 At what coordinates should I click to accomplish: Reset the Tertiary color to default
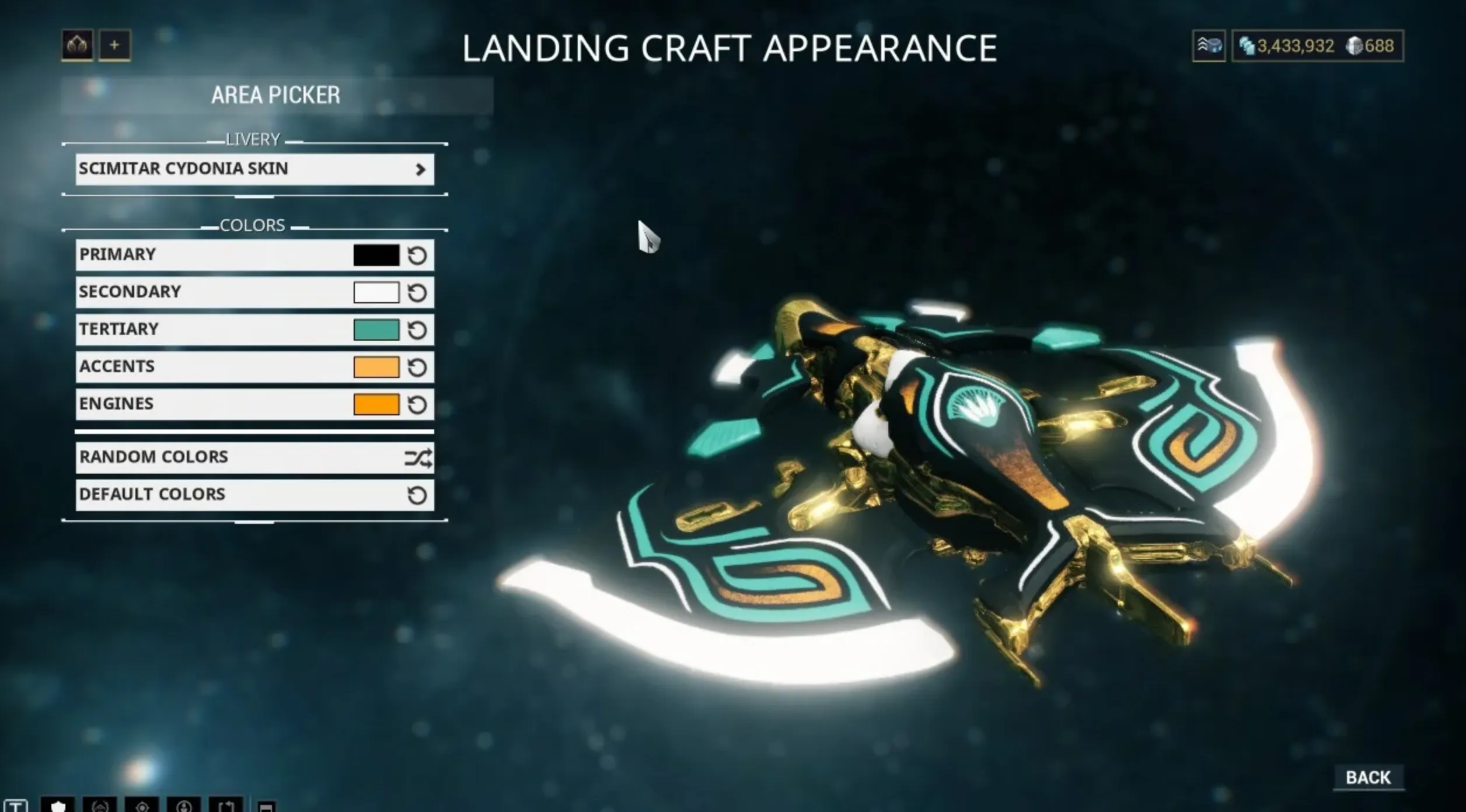[417, 330]
